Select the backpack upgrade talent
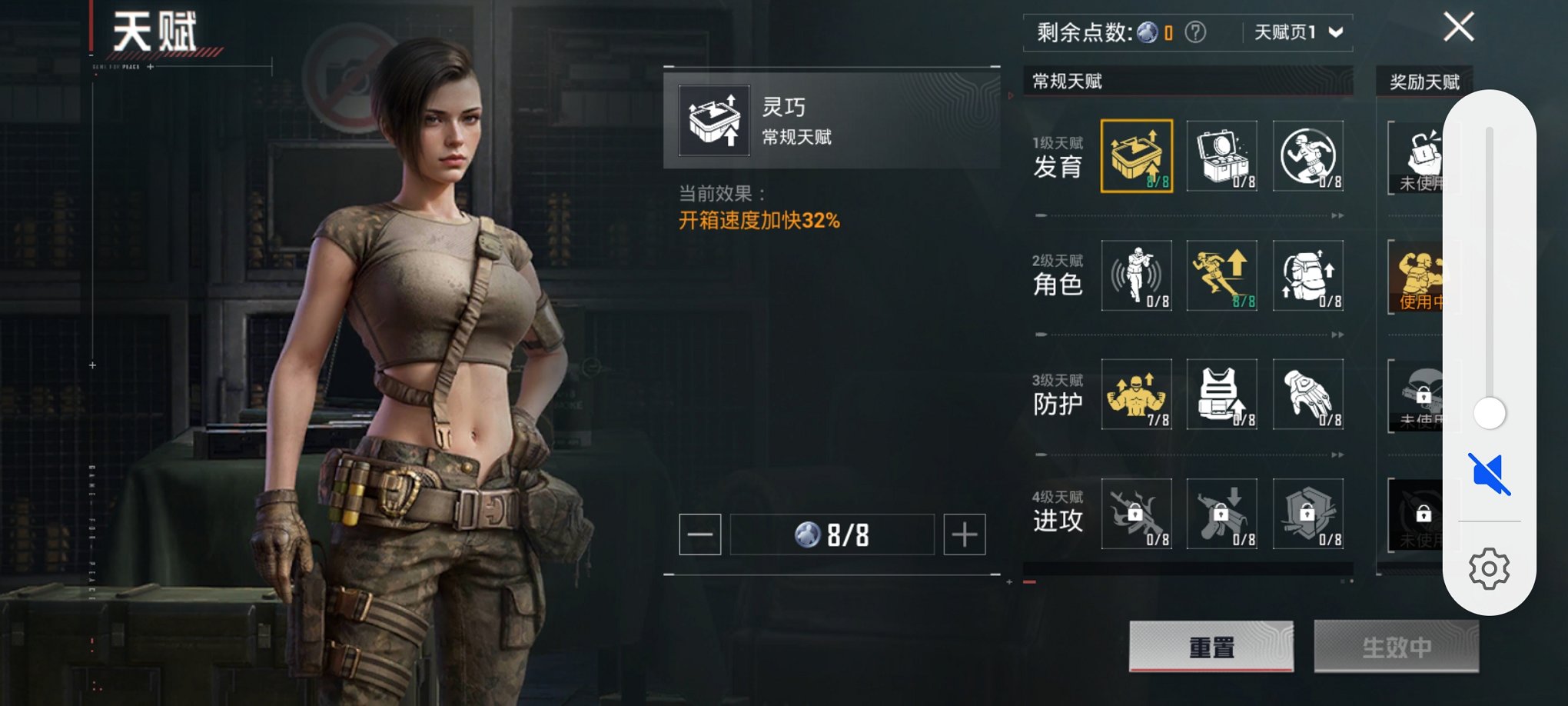The image size is (1568, 706). click(x=1308, y=275)
